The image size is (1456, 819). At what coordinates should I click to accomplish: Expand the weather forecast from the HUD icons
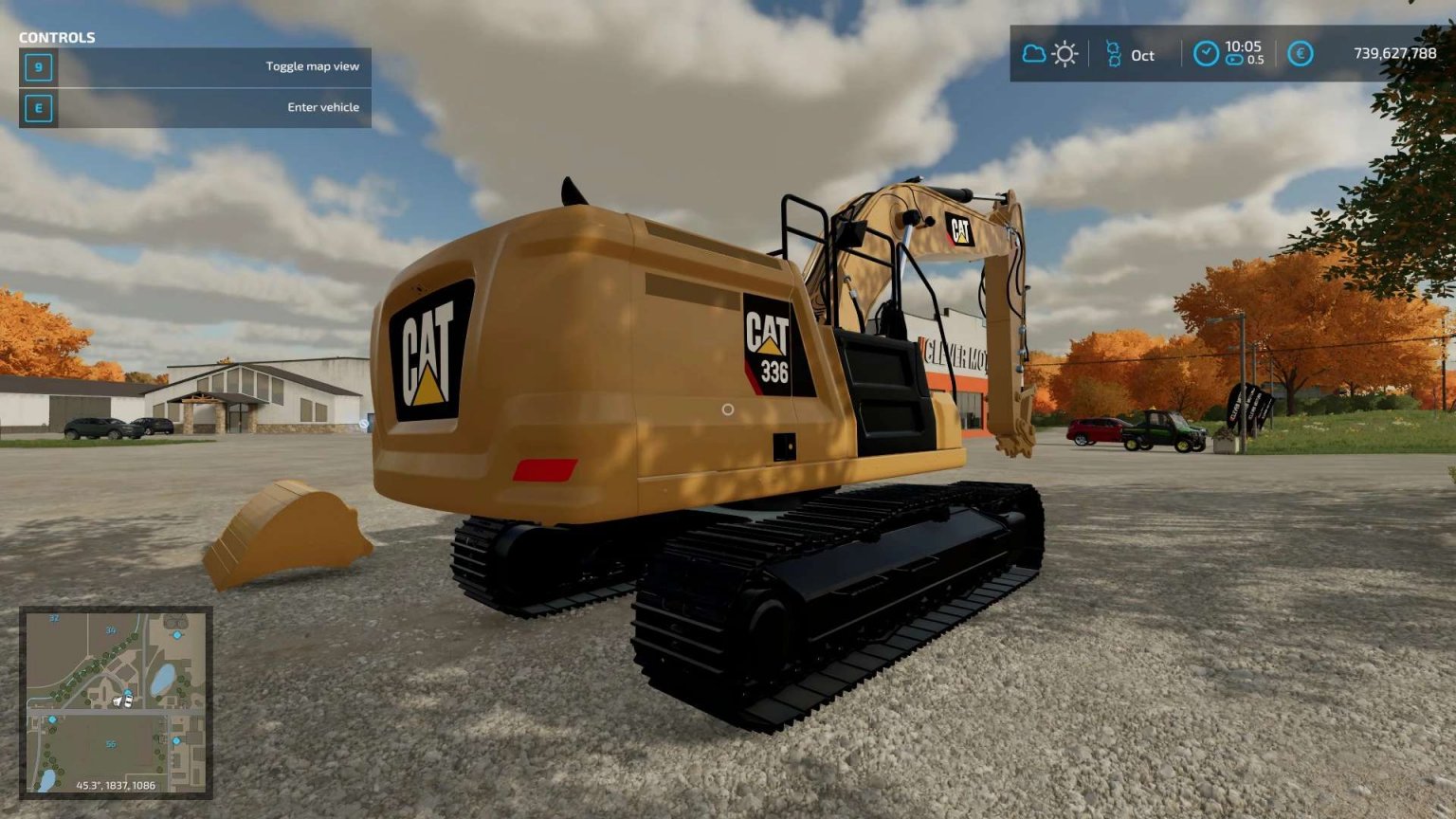coord(1048,55)
